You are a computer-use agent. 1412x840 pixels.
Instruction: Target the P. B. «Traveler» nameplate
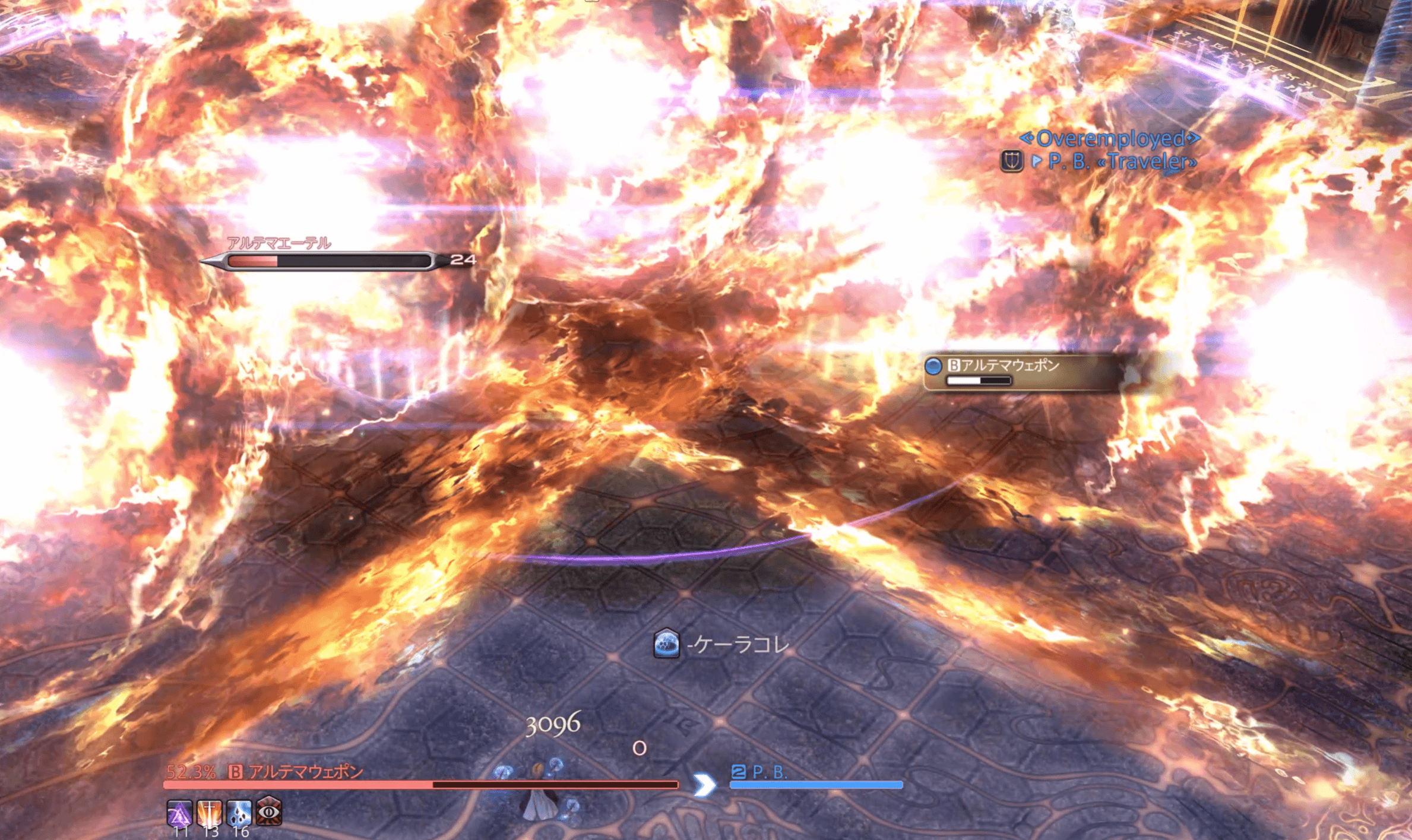1121,161
